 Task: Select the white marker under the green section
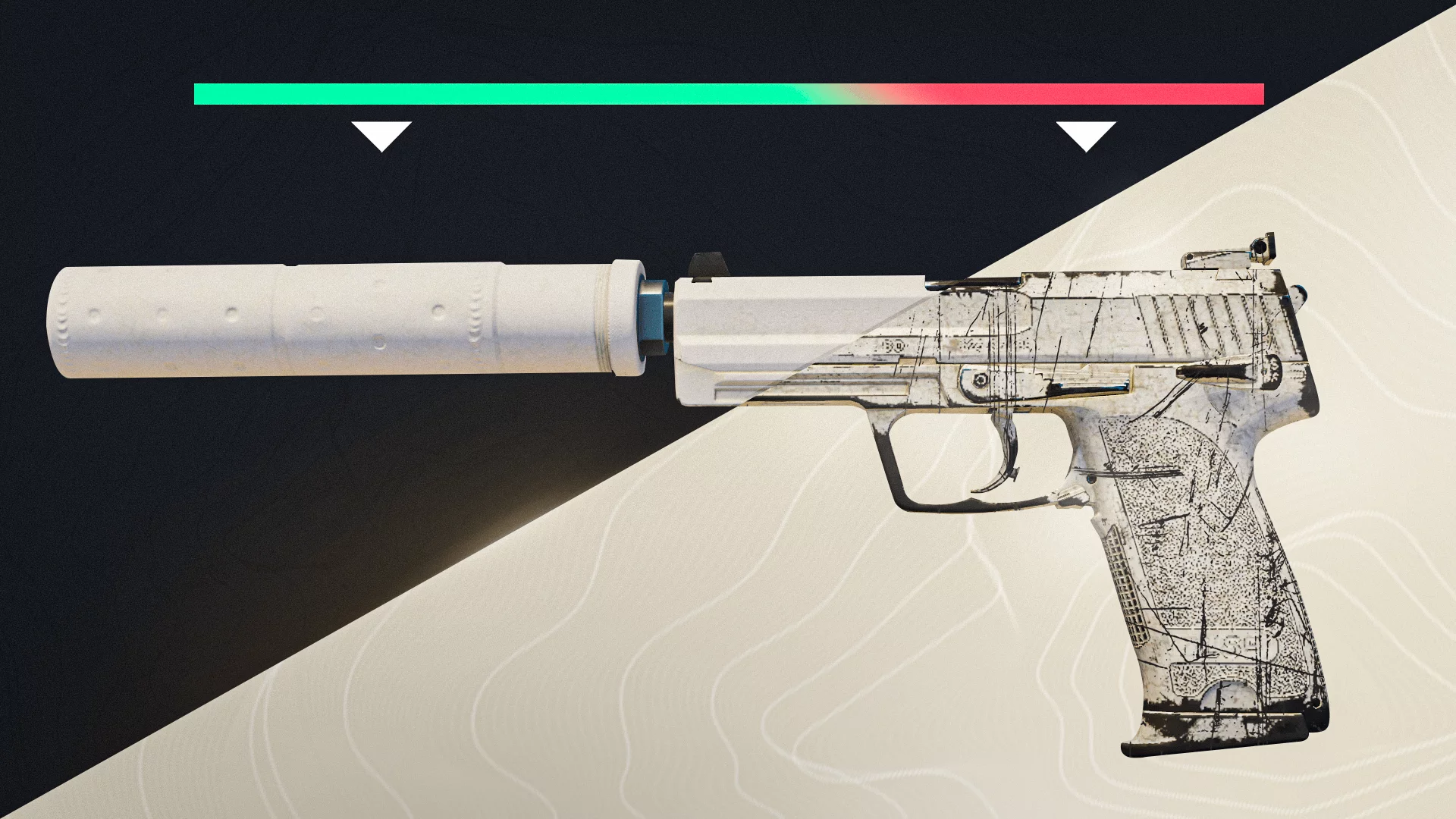pos(381,134)
